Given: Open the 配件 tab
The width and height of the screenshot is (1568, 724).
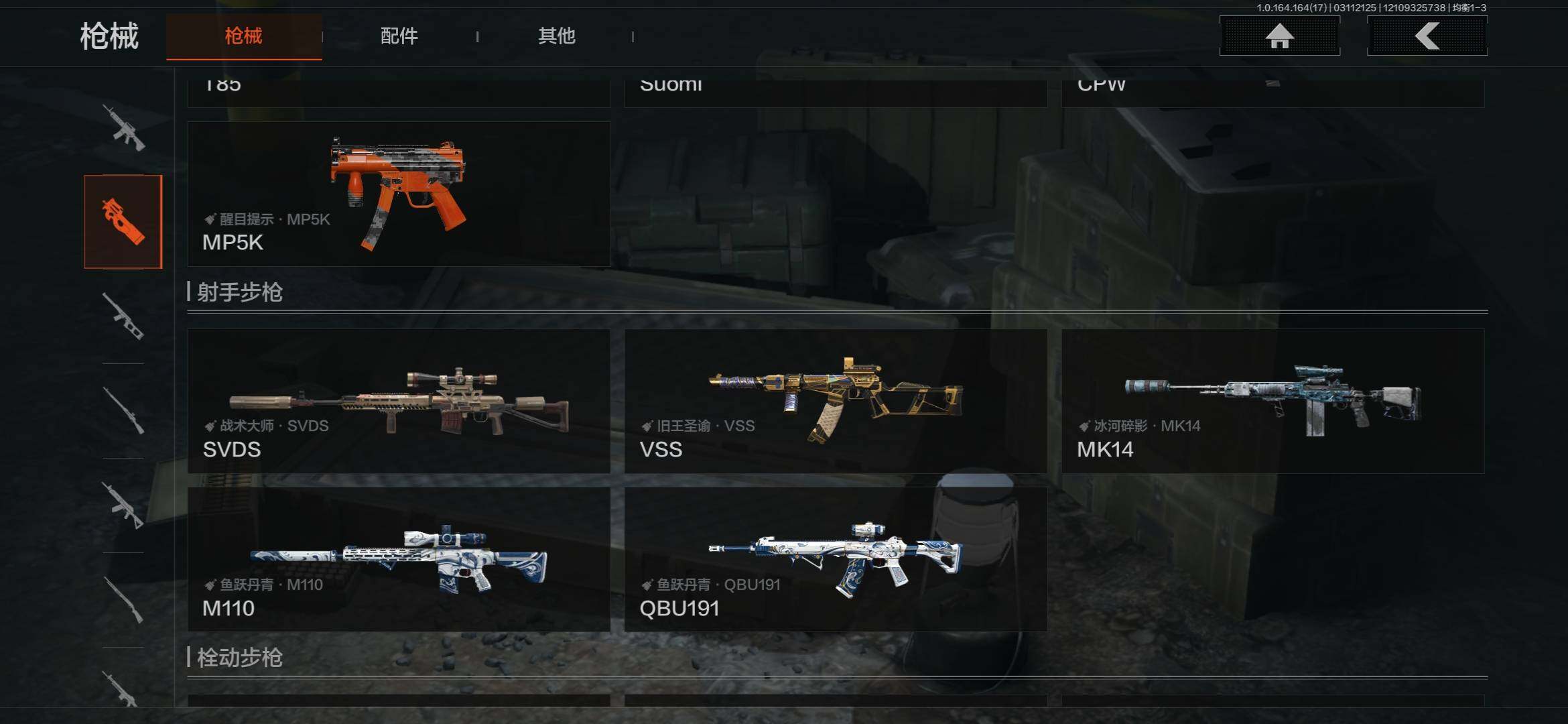Looking at the screenshot, I should (399, 36).
